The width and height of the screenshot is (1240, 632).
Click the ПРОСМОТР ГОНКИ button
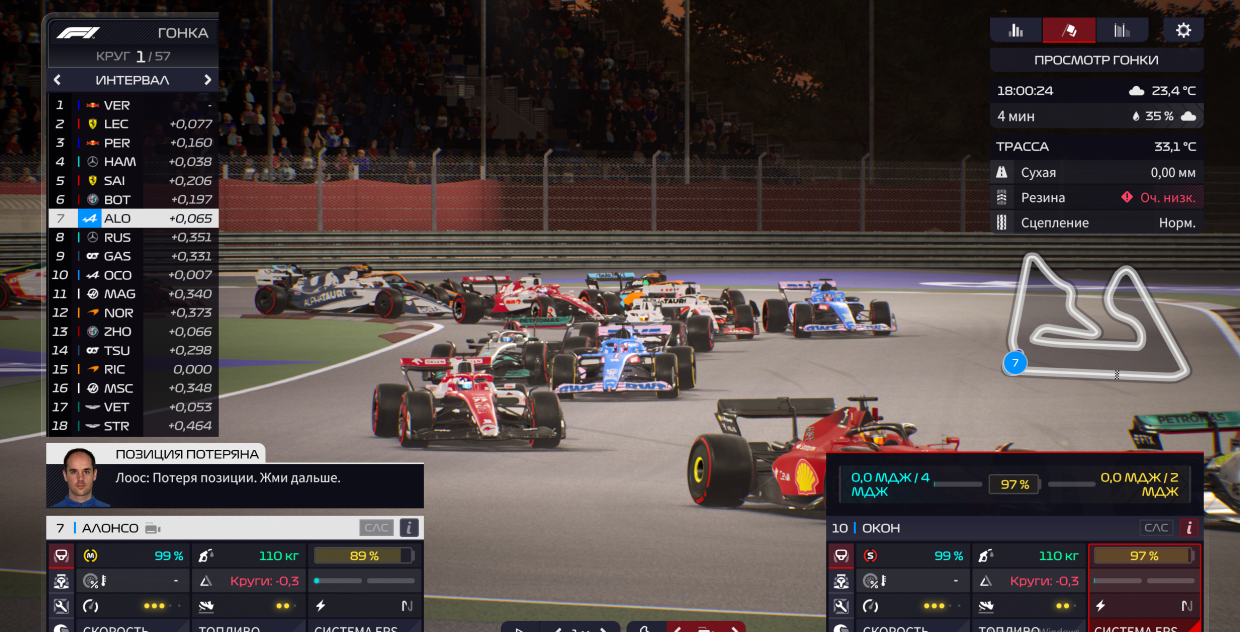point(1096,60)
